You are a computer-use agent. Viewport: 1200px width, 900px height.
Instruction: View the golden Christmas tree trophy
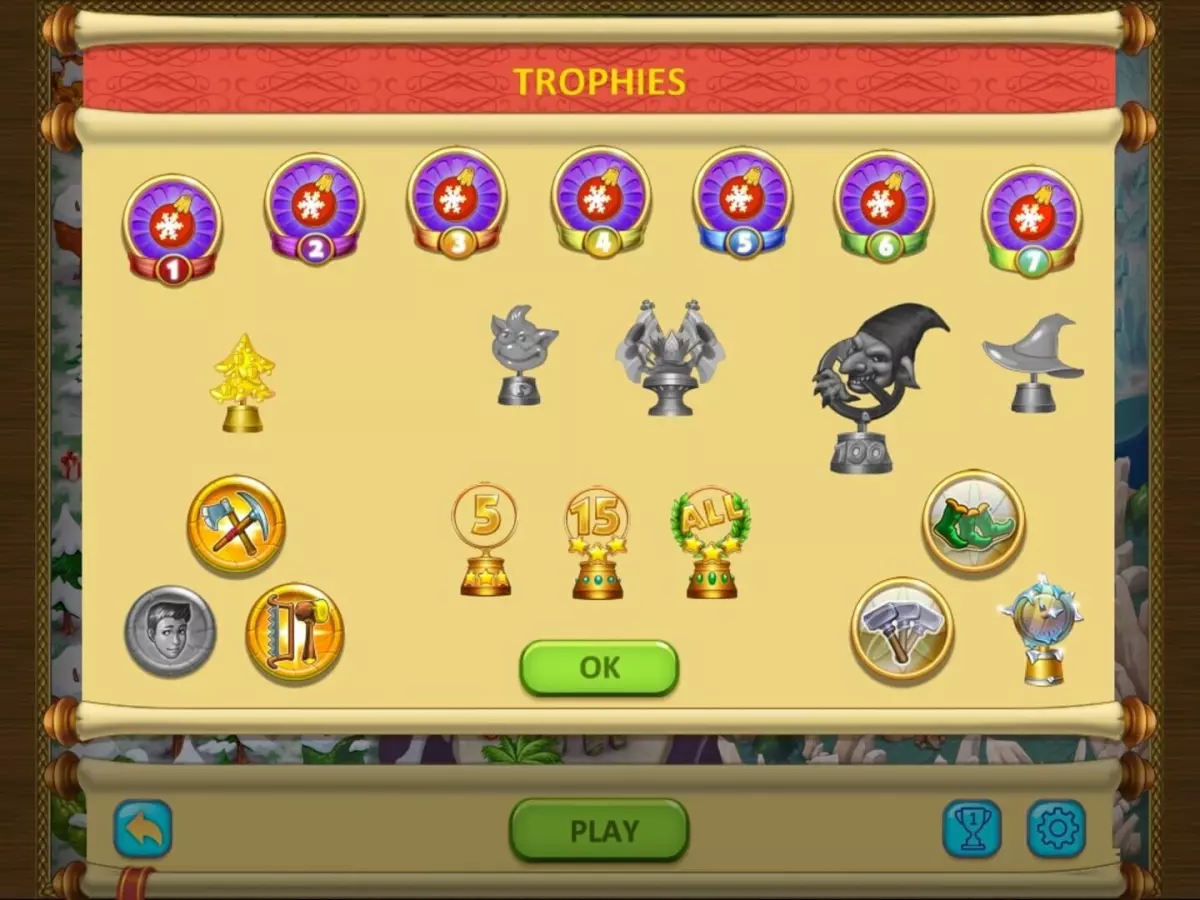(x=243, y=383)
